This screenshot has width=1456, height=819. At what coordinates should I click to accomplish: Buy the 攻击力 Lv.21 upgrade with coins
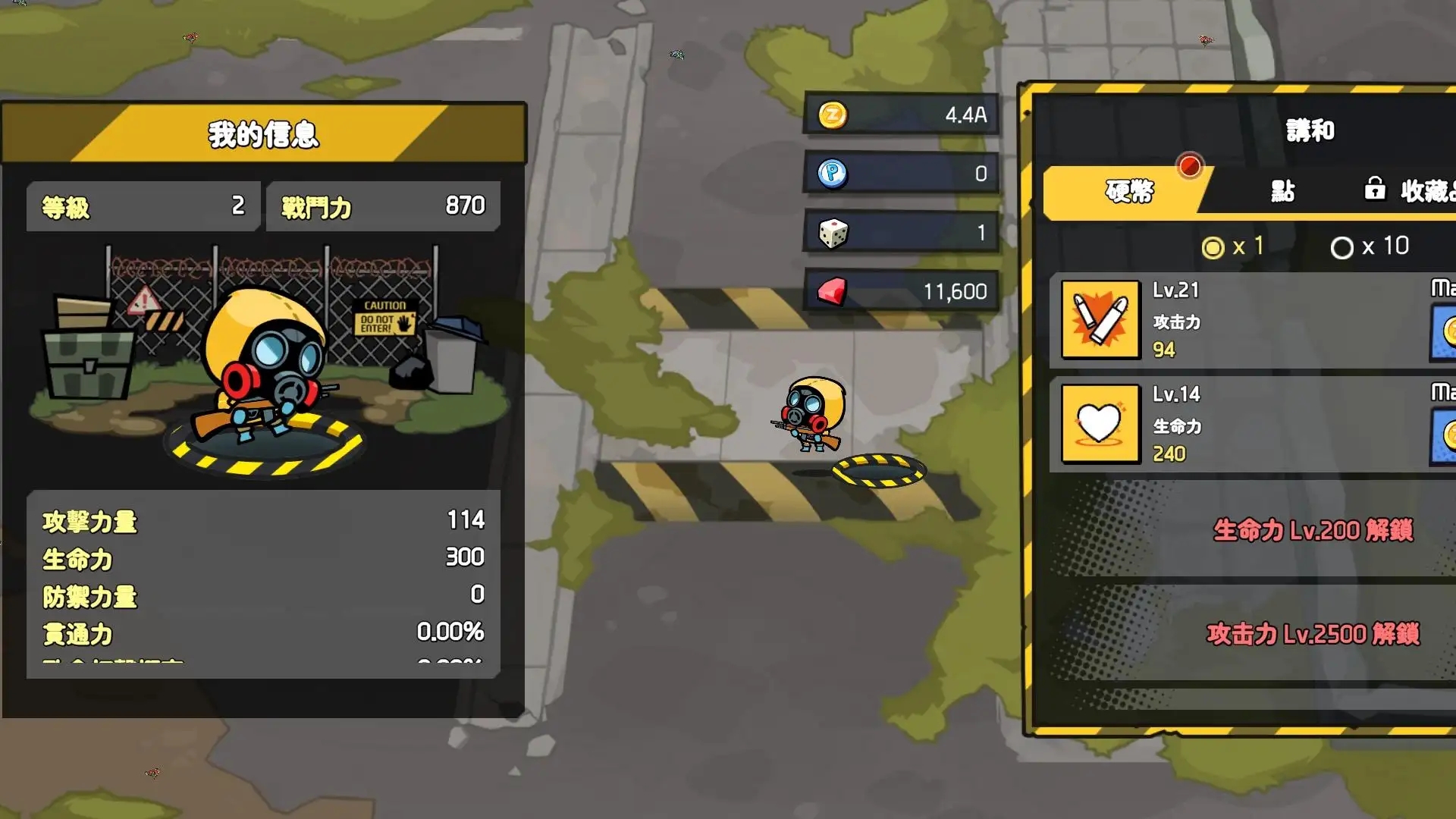click(1444, 331)
